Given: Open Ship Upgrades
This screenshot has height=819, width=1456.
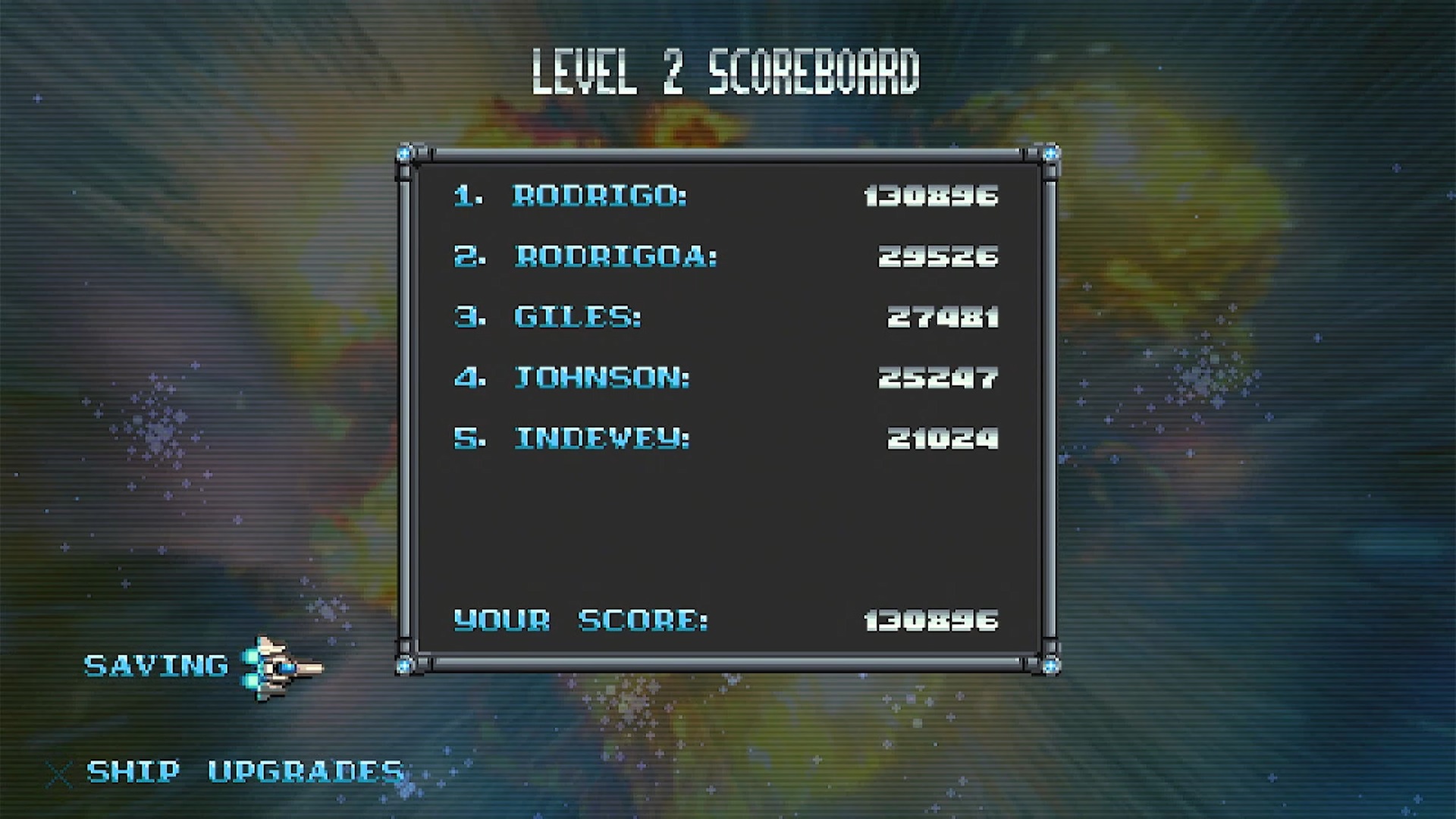Looking at the screenshot, I should click(x=244, y=772).
